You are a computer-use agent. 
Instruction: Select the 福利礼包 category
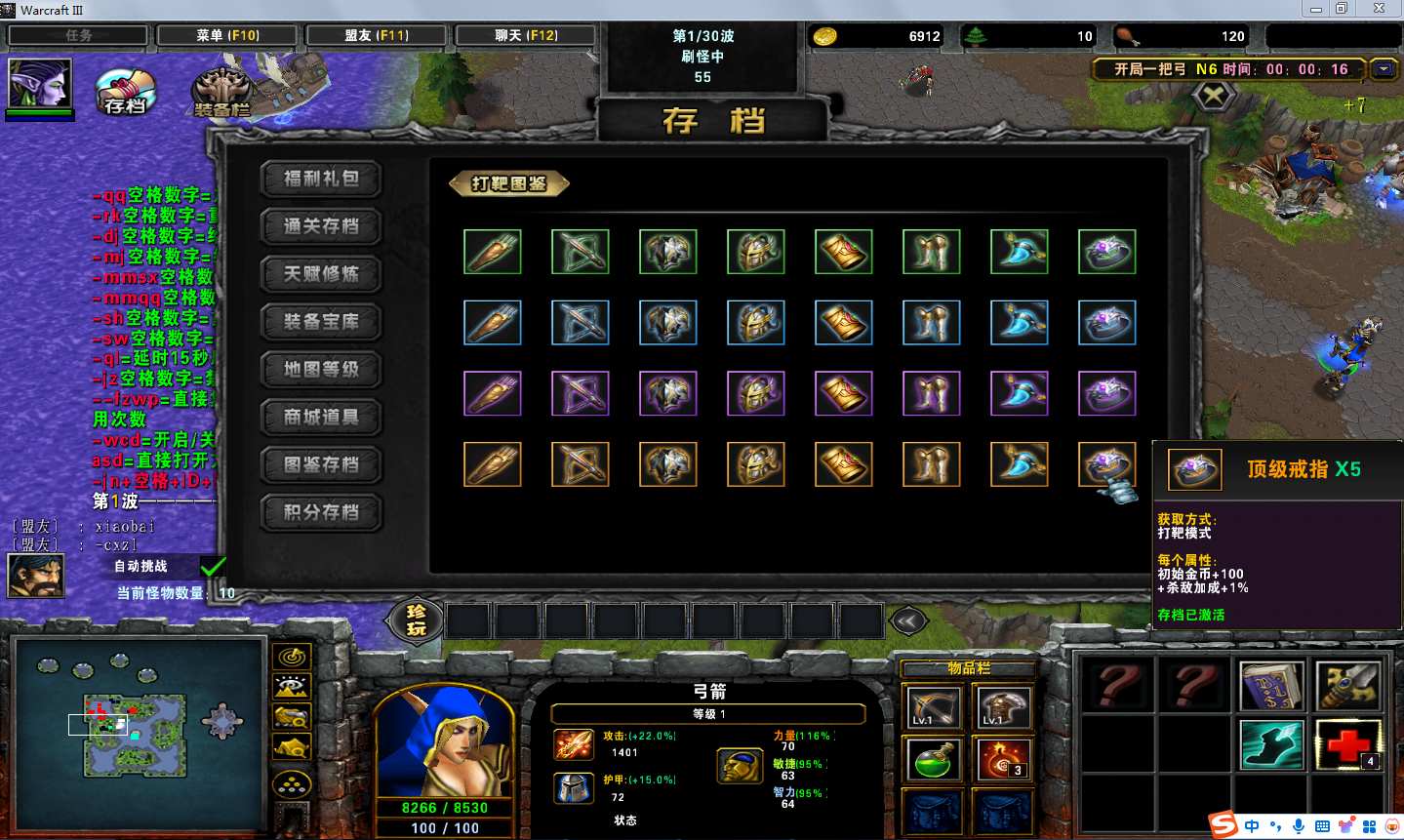tap(321, 179)
